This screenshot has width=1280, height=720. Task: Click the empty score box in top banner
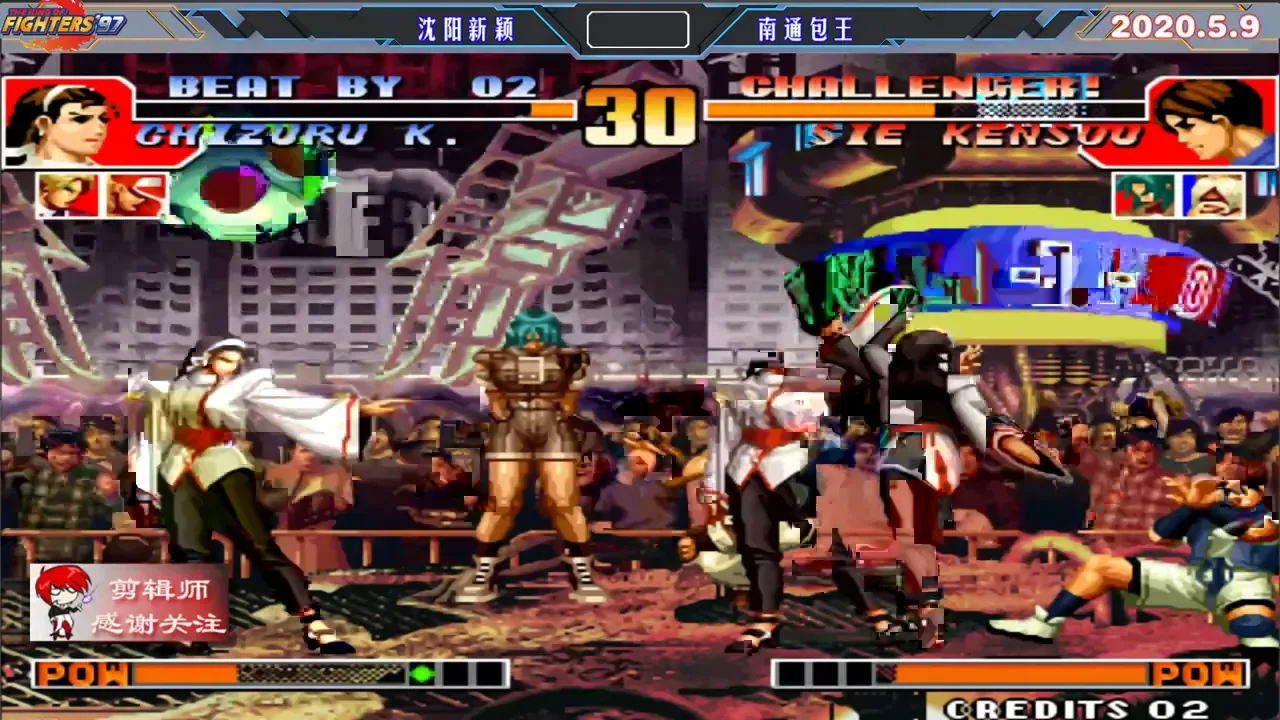pos(638,30)
